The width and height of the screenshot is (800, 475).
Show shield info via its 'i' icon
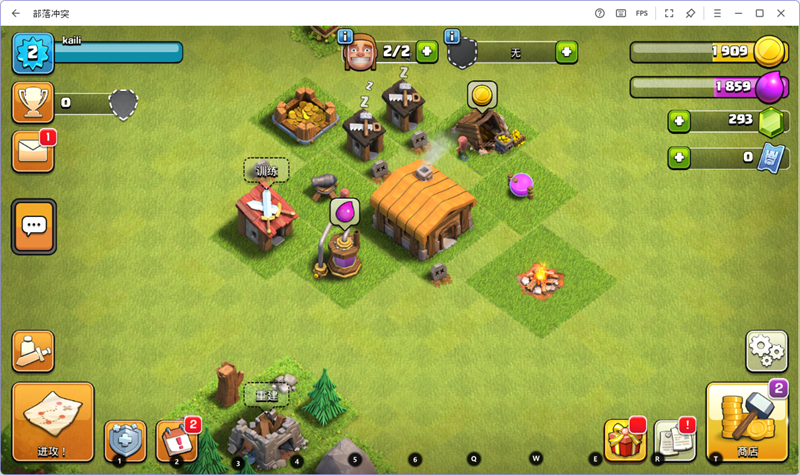452,36
